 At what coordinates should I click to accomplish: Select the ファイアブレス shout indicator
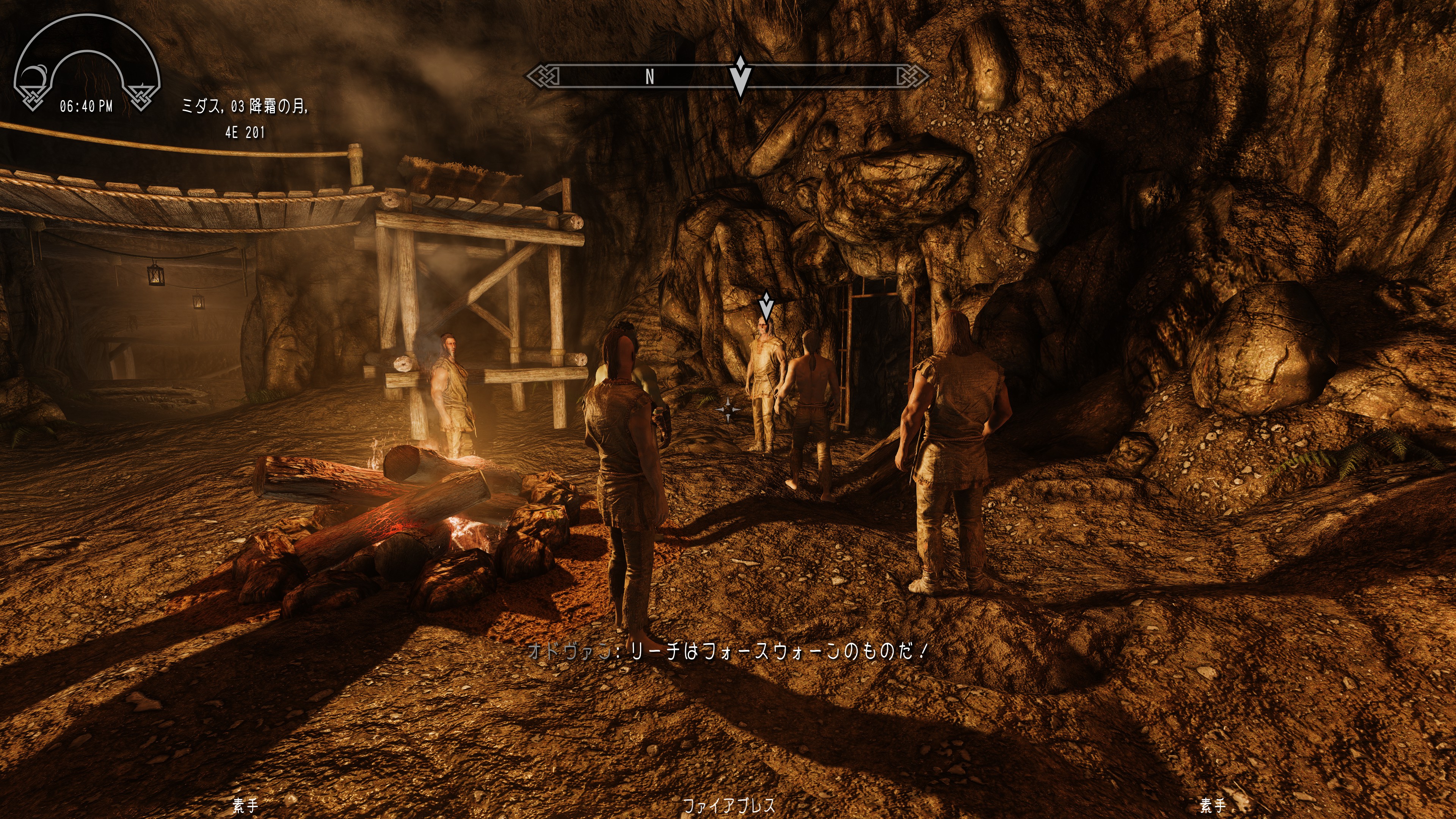(728, 805)
